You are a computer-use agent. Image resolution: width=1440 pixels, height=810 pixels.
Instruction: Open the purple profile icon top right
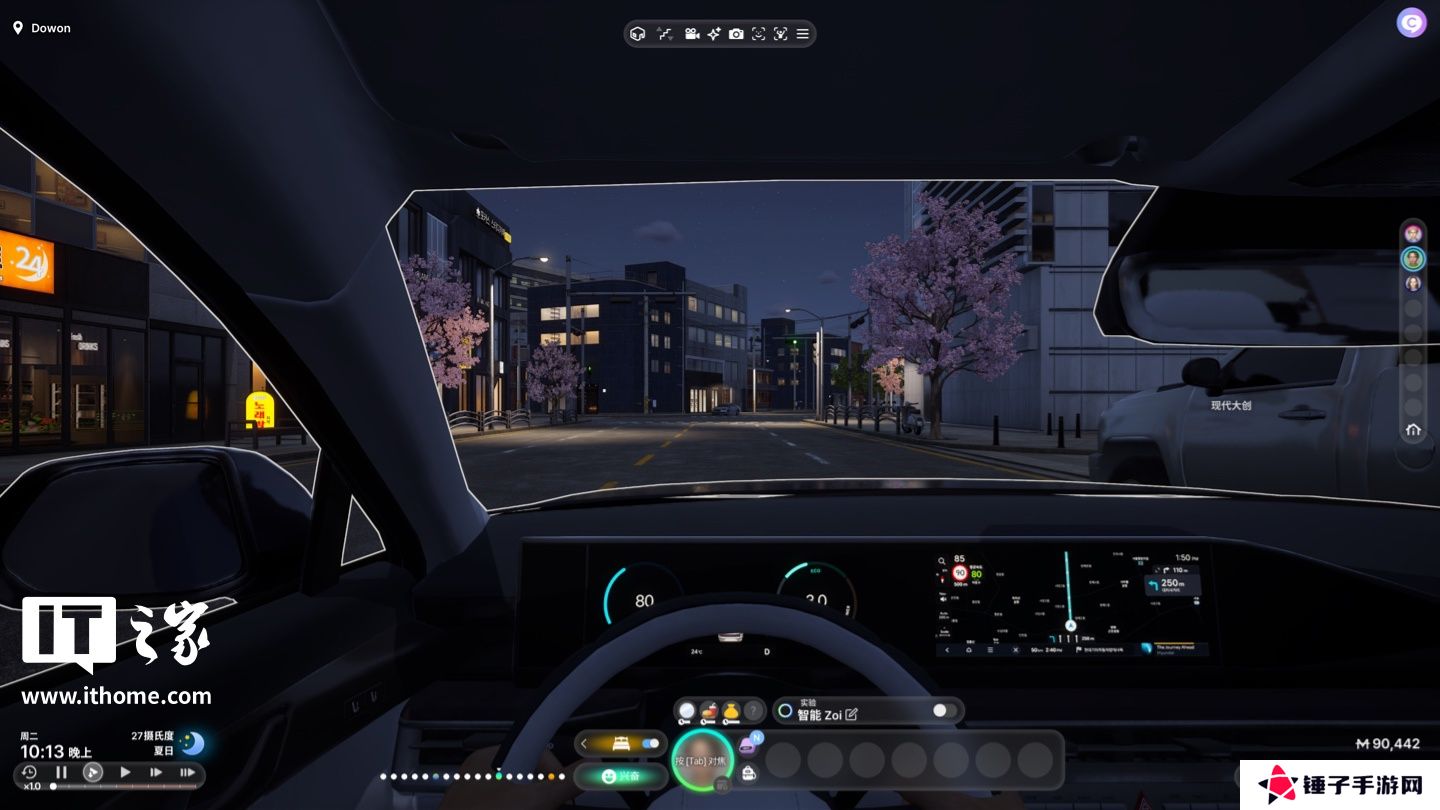(1411, 23)
